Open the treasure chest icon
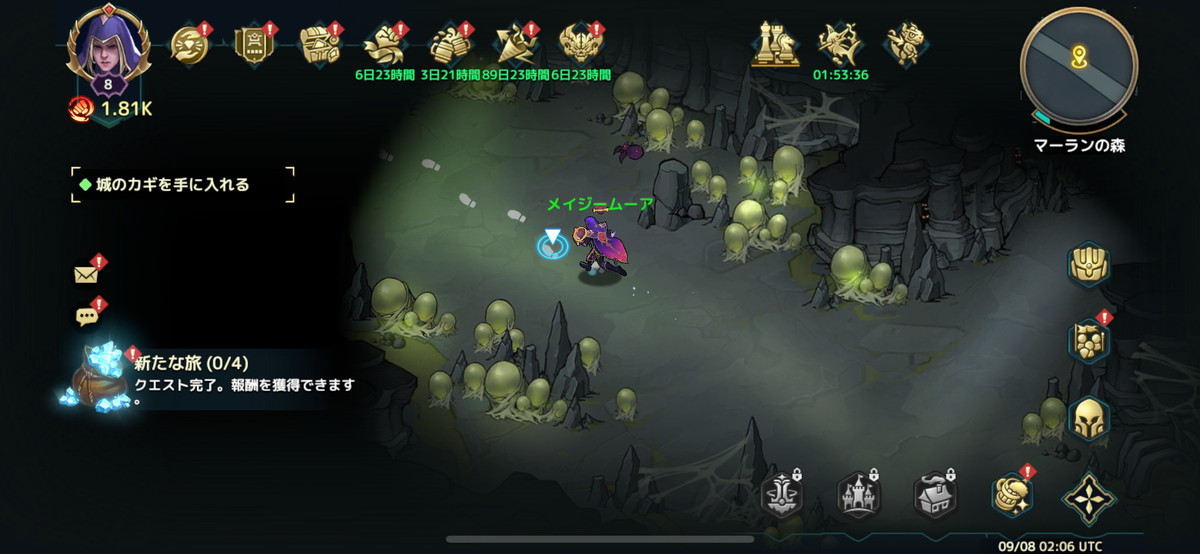This screenshot has height=554, width=1200. (x=320, y=44)
